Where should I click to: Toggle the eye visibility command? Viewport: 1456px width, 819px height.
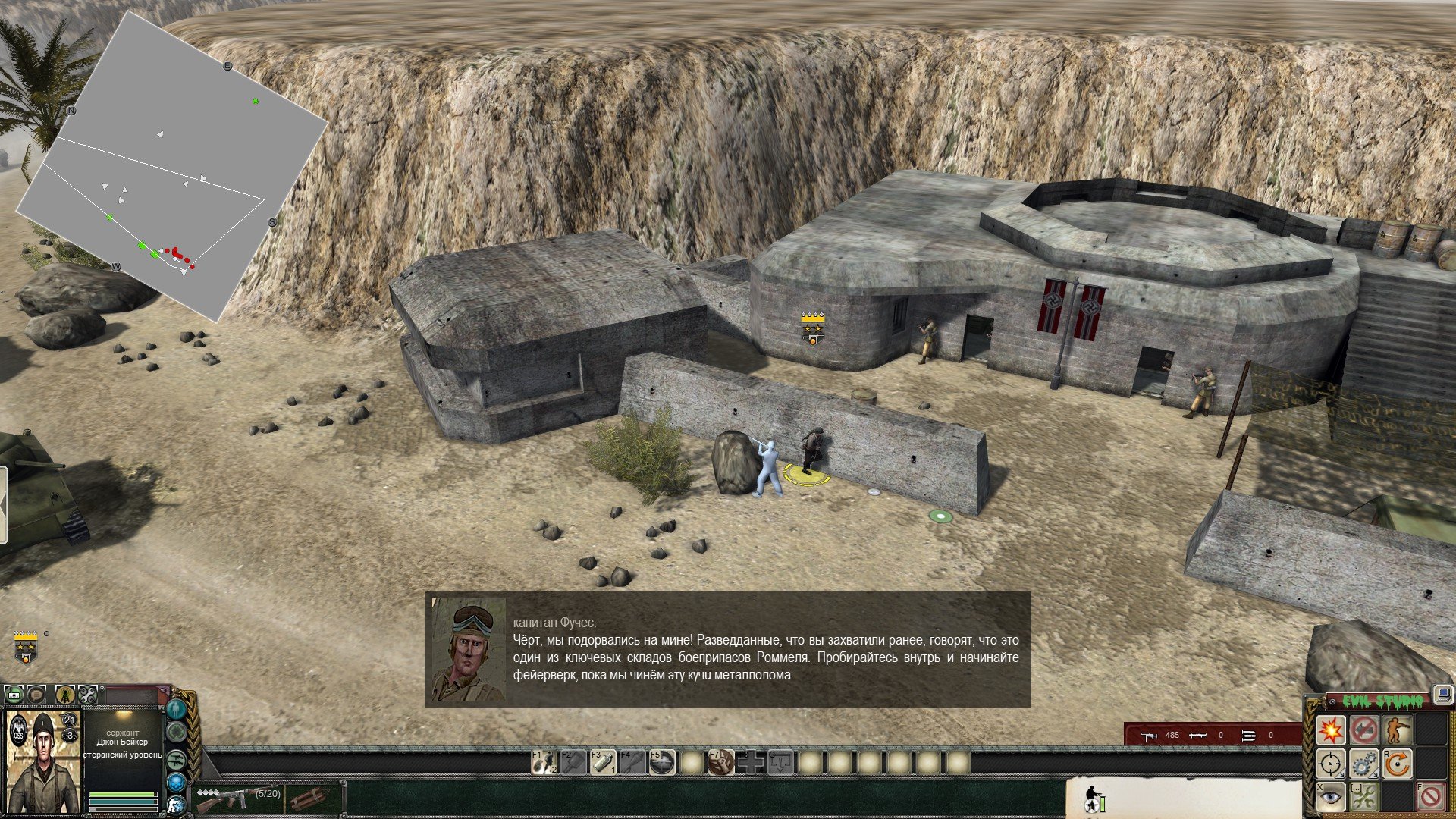point(1330,798)
